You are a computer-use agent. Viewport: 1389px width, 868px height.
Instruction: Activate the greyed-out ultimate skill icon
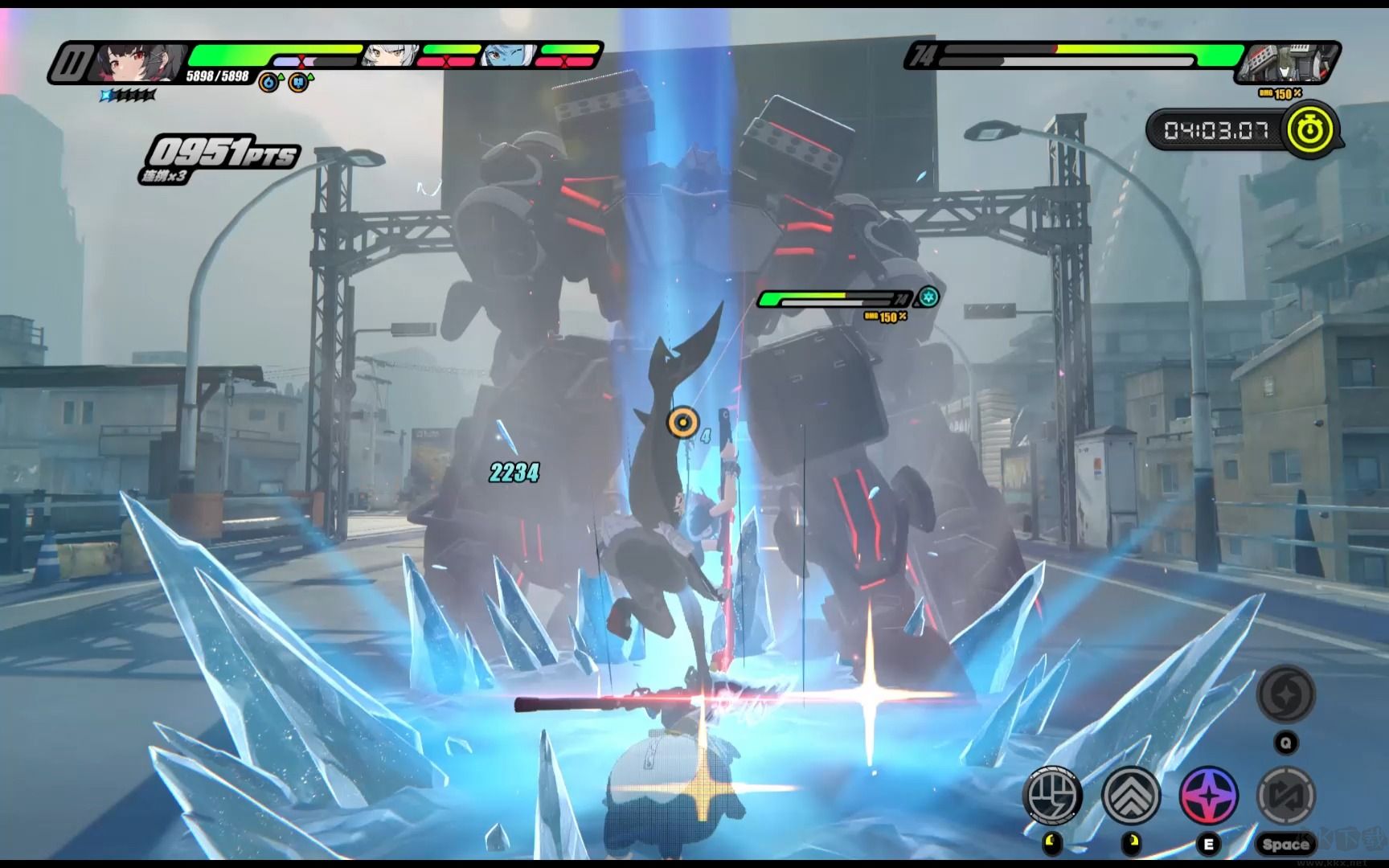[1285, 694]
